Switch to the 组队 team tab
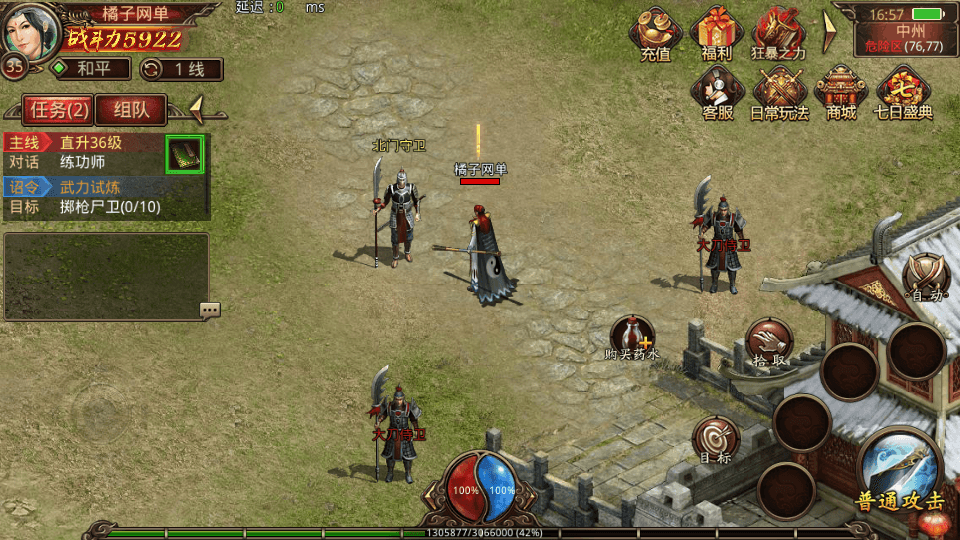 click(x=131, y=109)
